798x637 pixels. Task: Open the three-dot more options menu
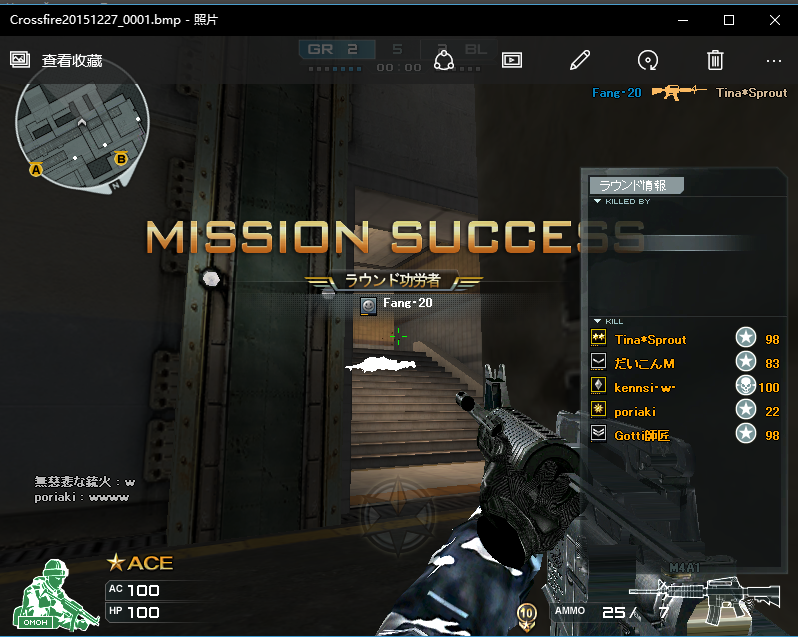[773, 60]
